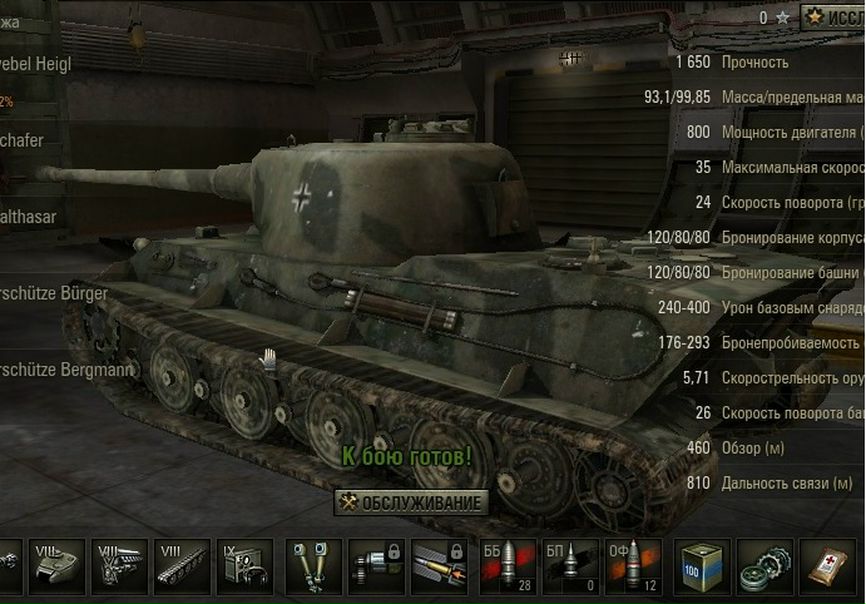The width and height of the screenshot is (866, 604).
Task: Select the tier IX radio module
Action: (243, 567)
